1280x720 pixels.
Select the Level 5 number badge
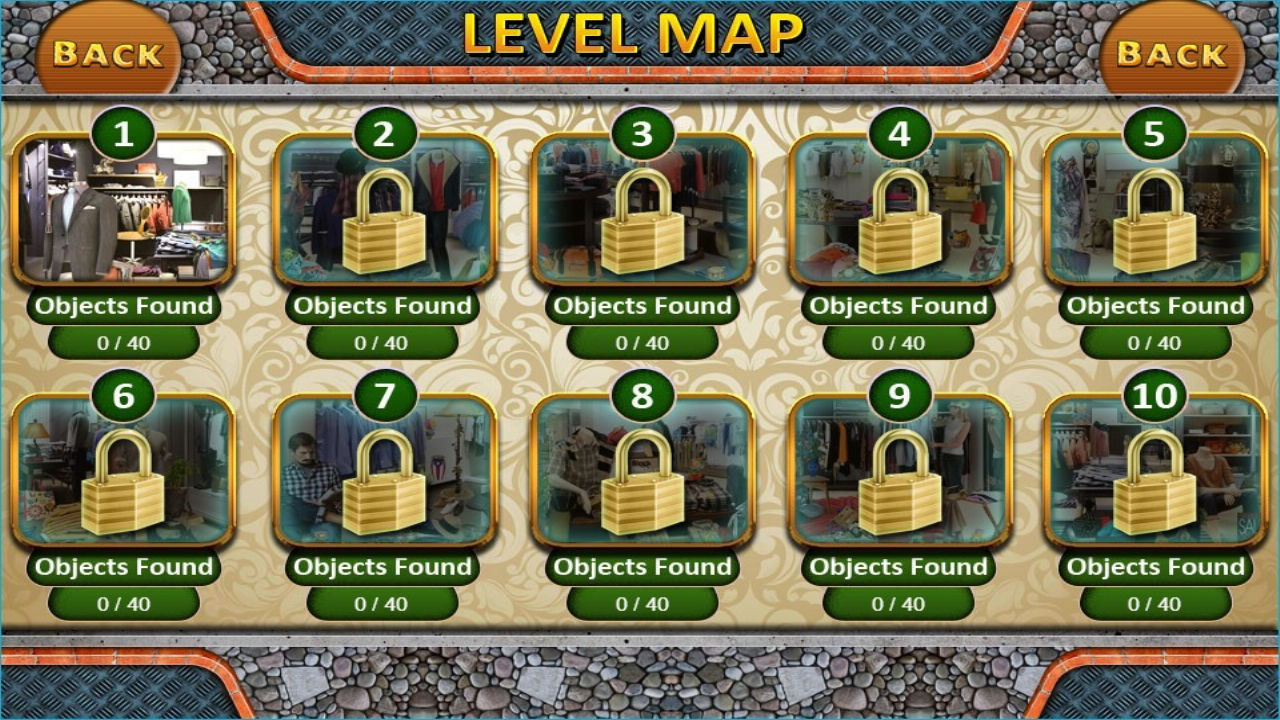point(1157,131)
